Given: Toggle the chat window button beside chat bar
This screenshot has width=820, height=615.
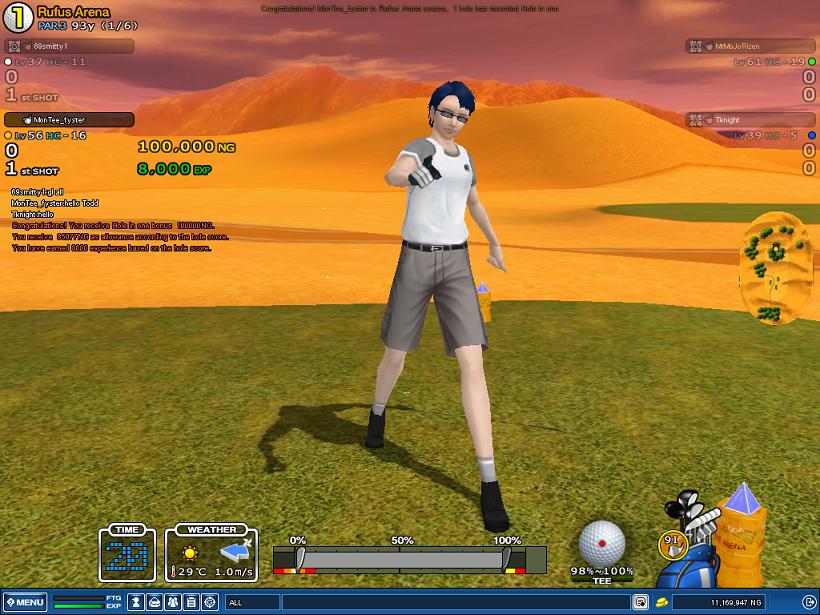Looking at the screenshot, I should click(640, 602).
